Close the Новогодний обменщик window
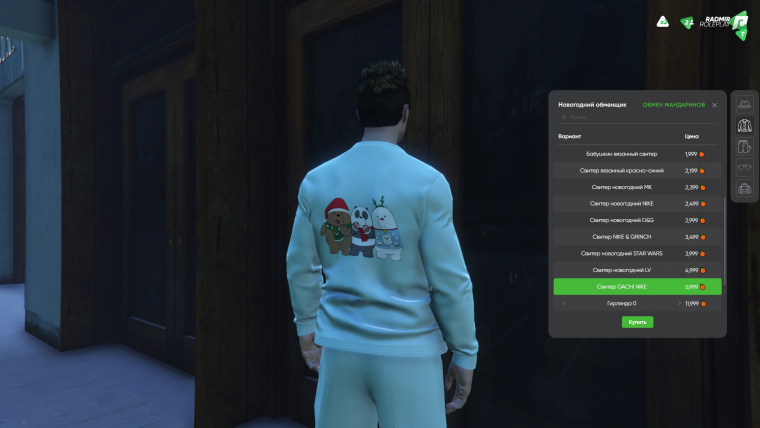 coord(714,105)
